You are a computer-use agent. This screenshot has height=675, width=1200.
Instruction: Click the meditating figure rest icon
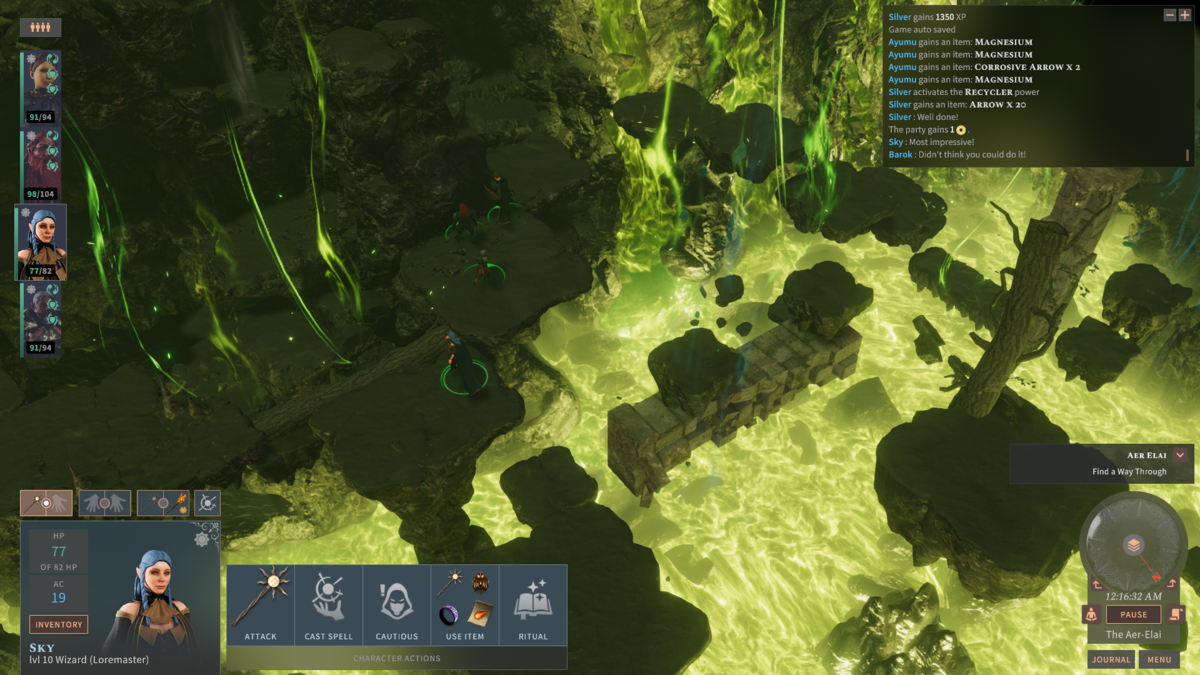1092,615
